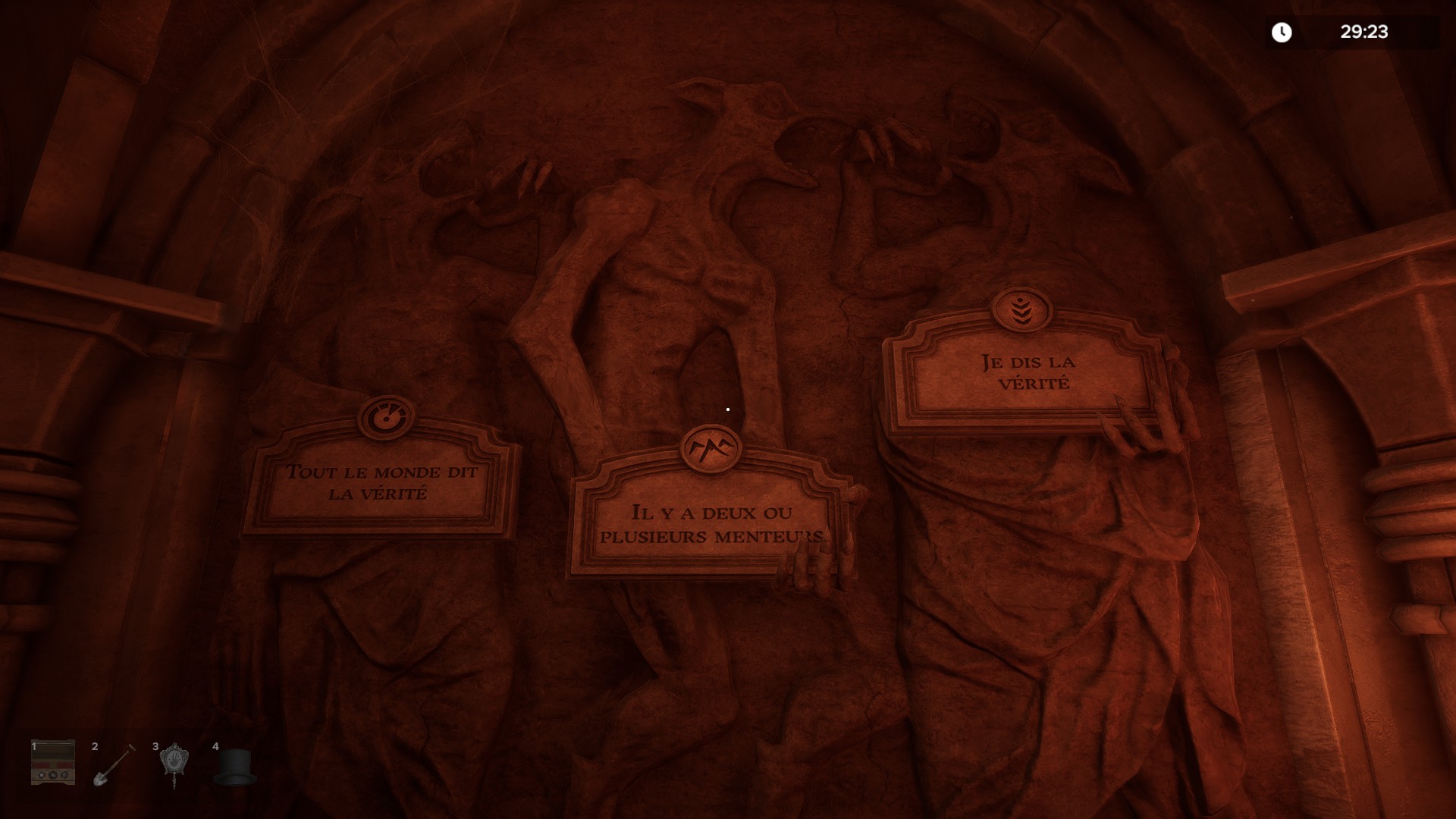Select the radio device in slot 1
The height and width of the screenshot is (819, 1456).
pos(53,763)
